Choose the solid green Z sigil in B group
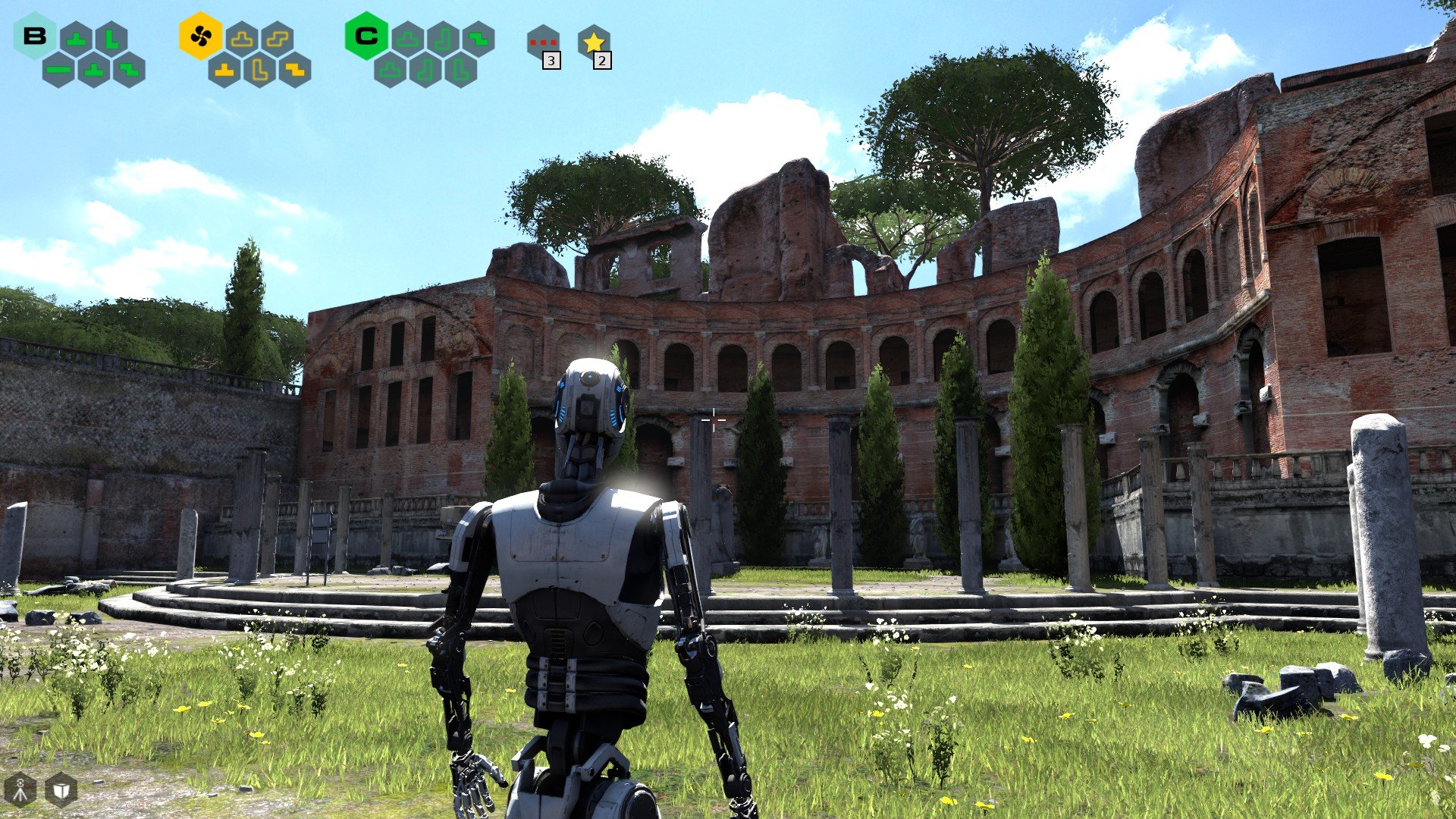Viewport: 1456px width, 819px height. click(129, 71)
